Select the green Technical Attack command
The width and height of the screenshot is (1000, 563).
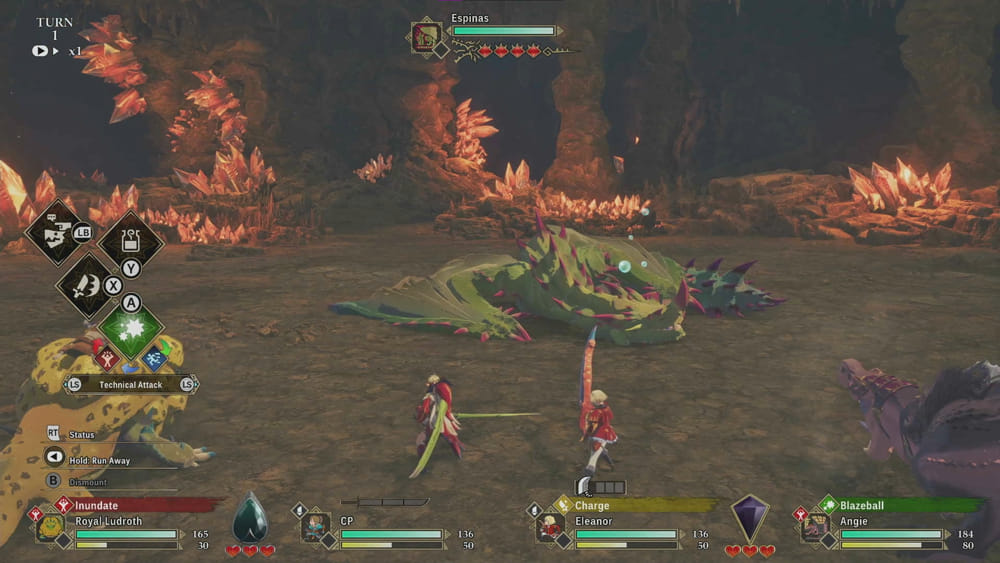(x=131, y=332)
